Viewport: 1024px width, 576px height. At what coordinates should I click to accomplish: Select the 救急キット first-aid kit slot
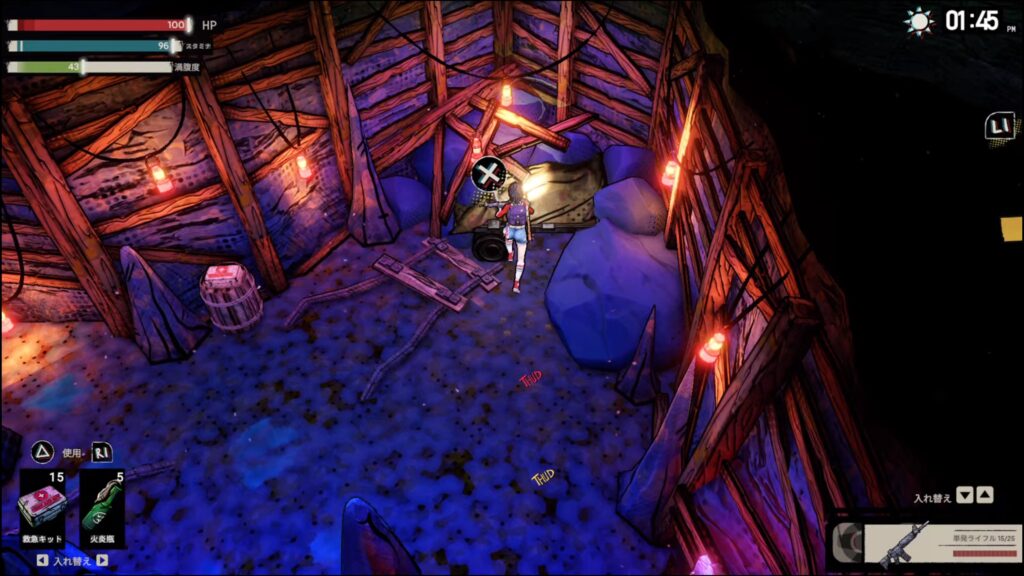(43, 507)
